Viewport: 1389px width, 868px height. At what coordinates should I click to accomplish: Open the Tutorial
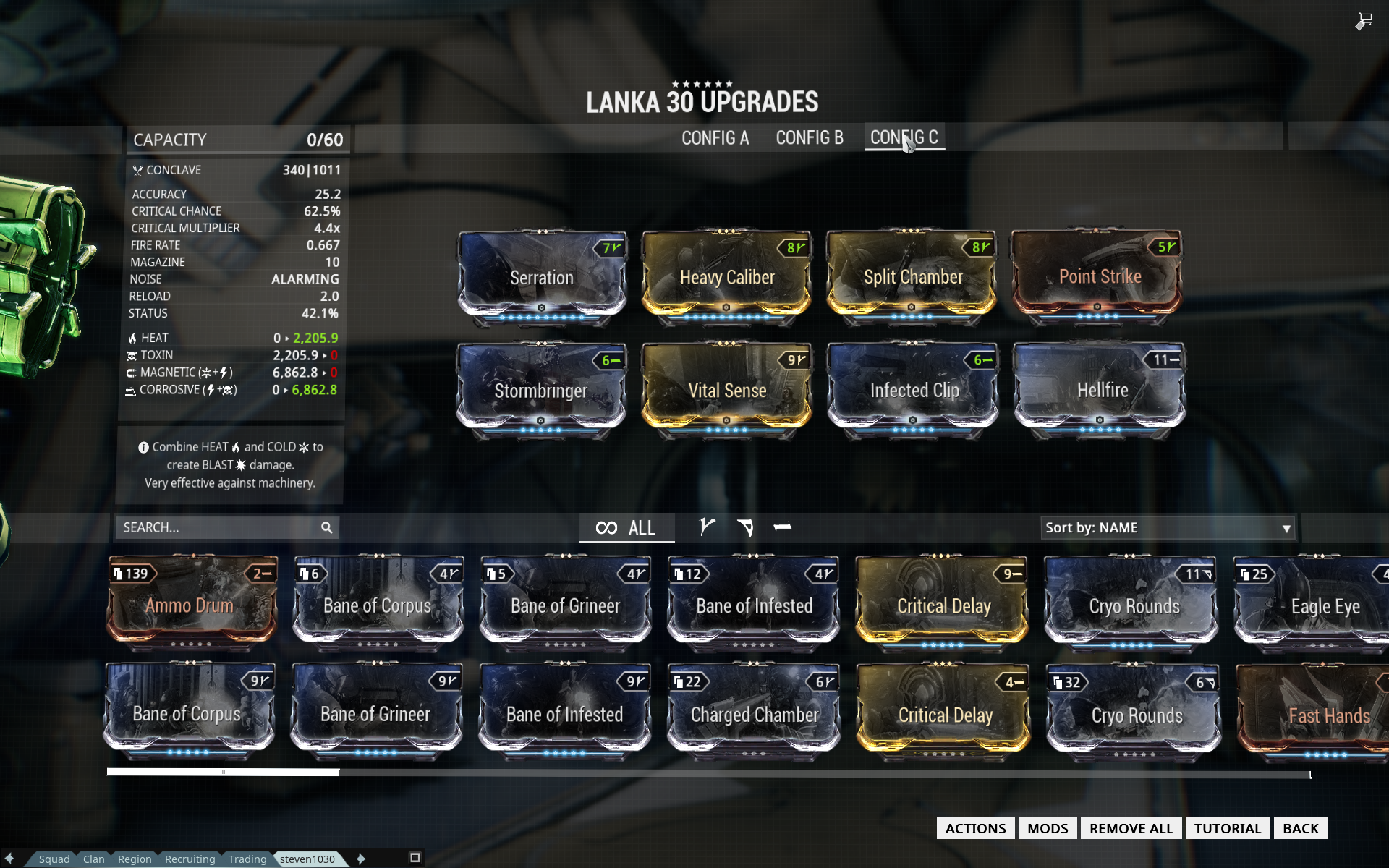pos(1227,828)
